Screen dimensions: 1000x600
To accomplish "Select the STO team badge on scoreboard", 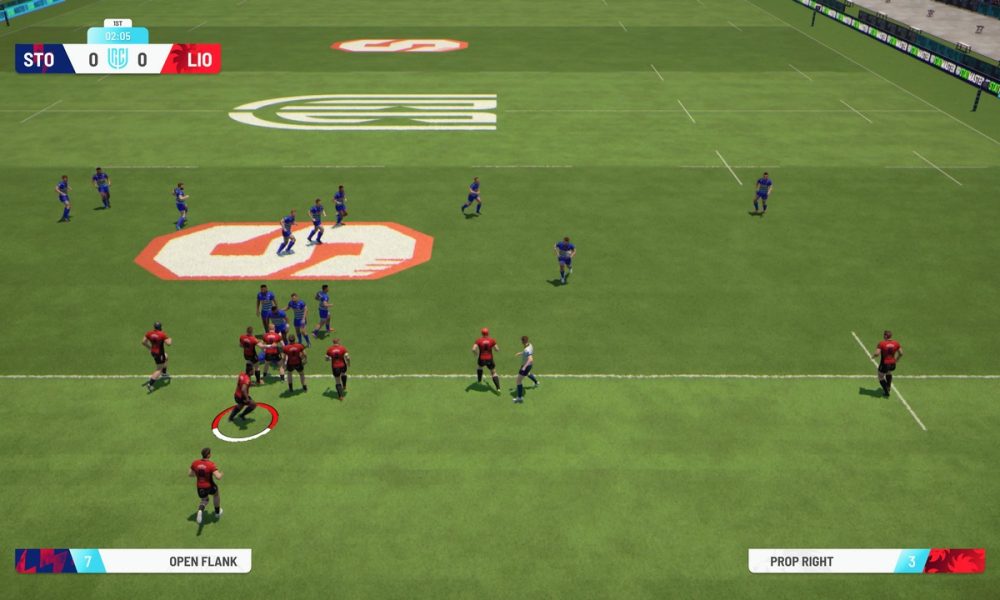I will click(41, 59).
